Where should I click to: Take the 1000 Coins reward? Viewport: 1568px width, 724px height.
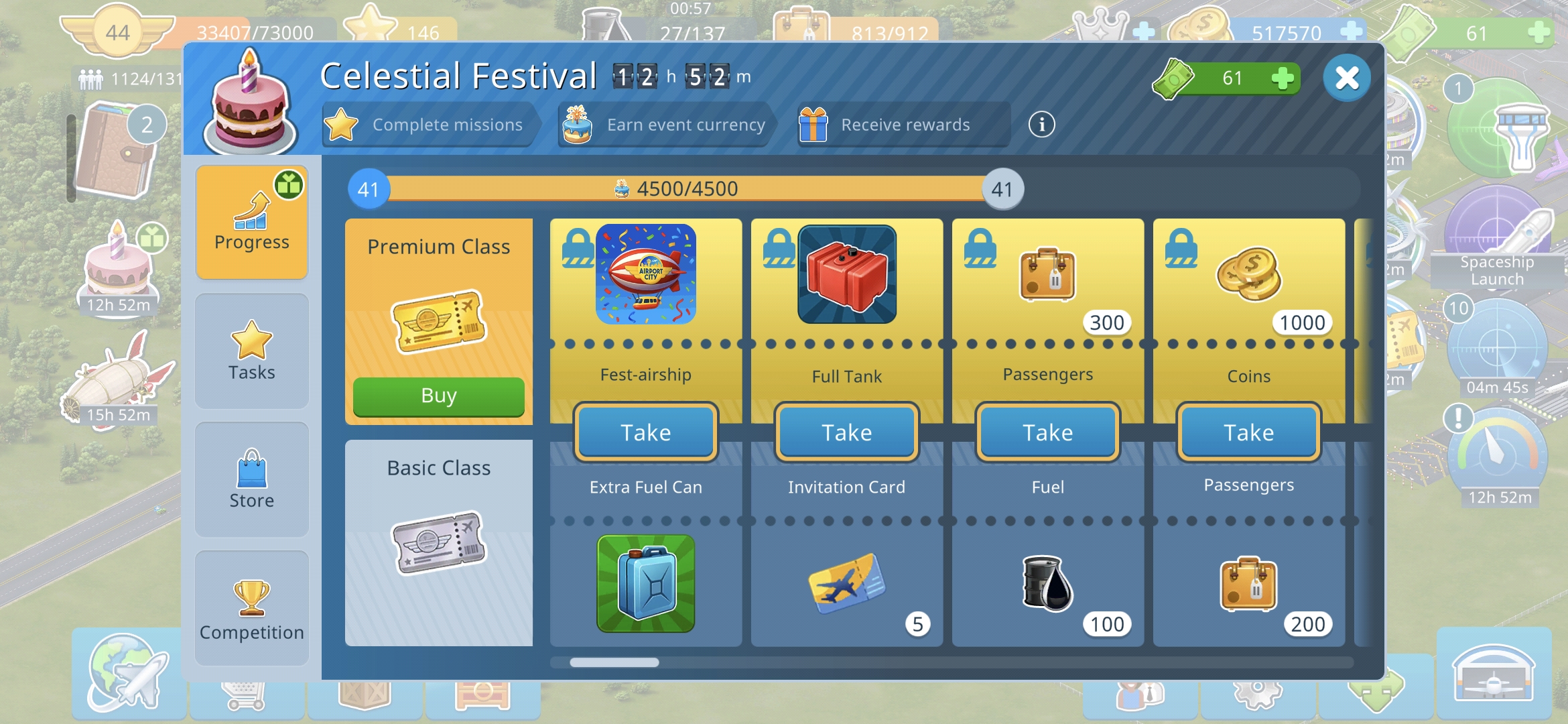pyautogui.click(x=1248, y=432)
